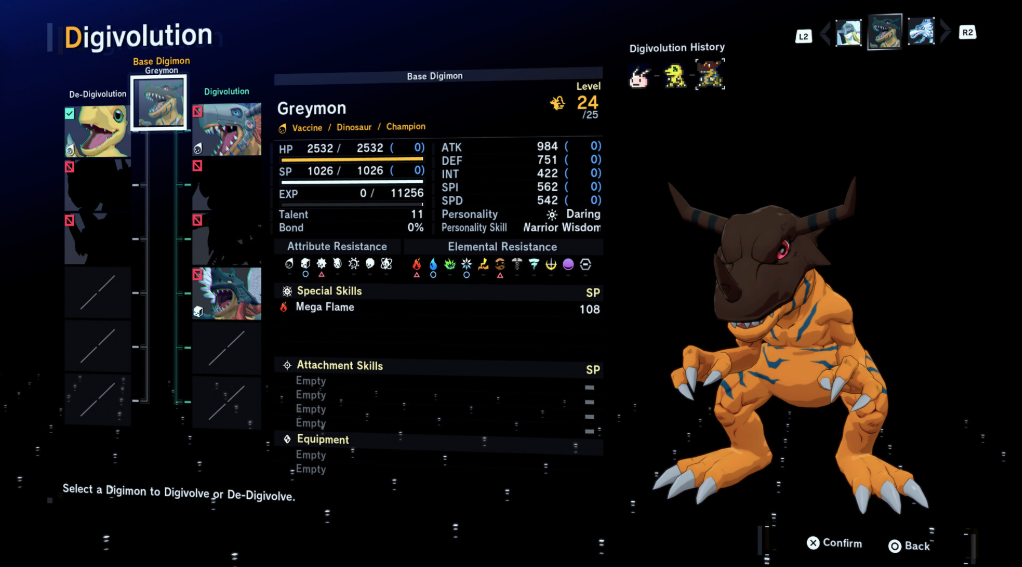1022x567 pixels.
Task: Select the yellow Agumon sprite in Digivolution History
Action: point(675,74)
